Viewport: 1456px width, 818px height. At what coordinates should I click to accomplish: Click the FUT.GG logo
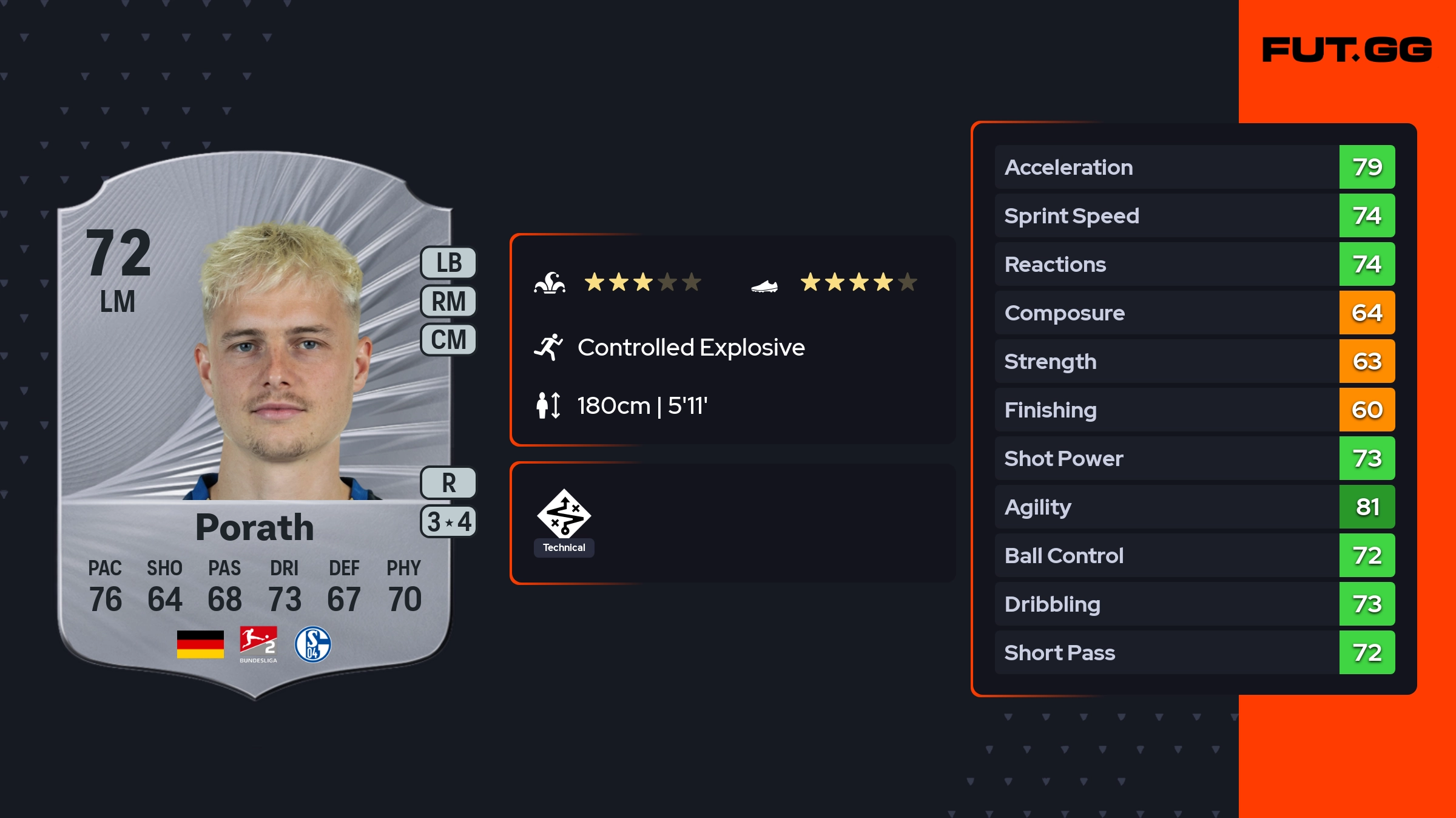(1347, 50)
